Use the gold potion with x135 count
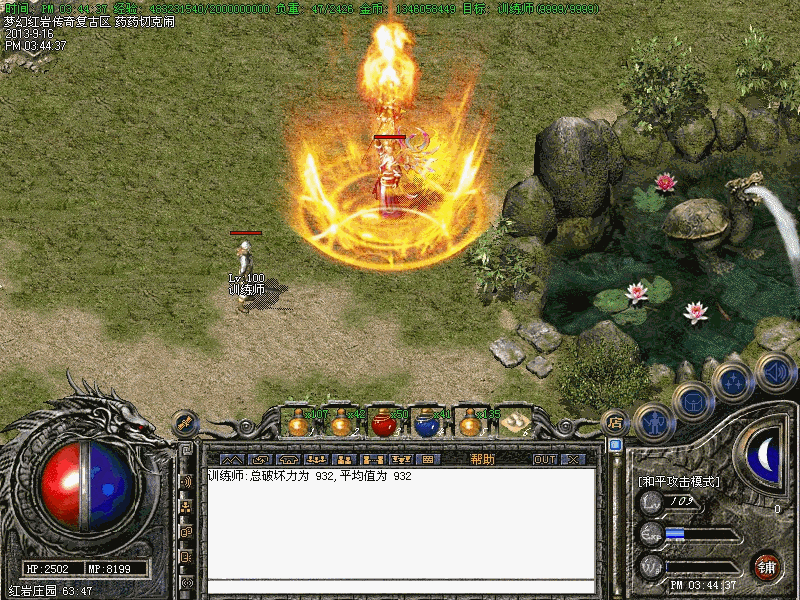The width and height of the screenshot is (800, 600). click(470, 423)
